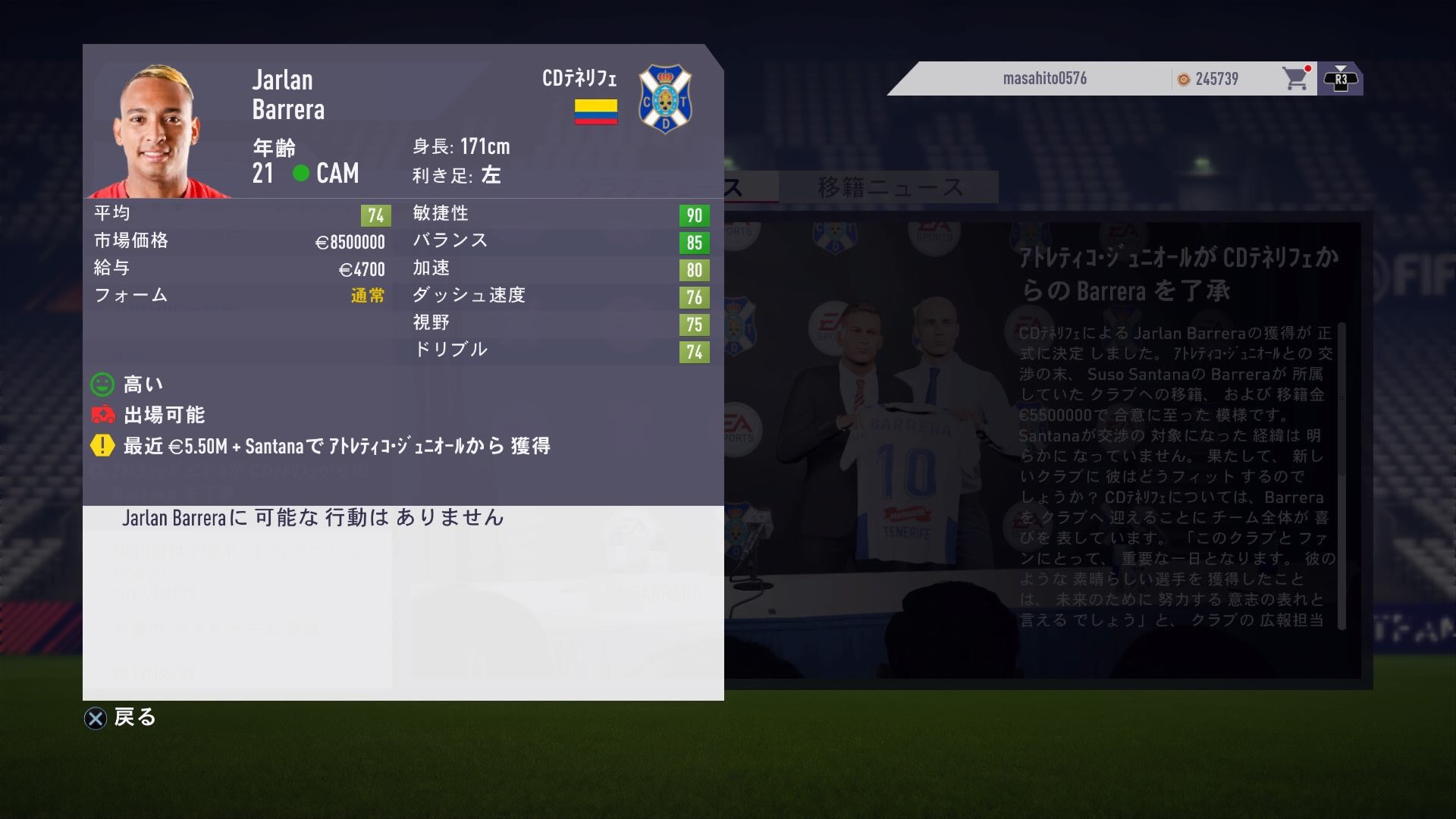Click the yellow warning icon on transfer note
Image resolution: width=1456 pixels, height=819 pixels.
(x=102, y=447)
